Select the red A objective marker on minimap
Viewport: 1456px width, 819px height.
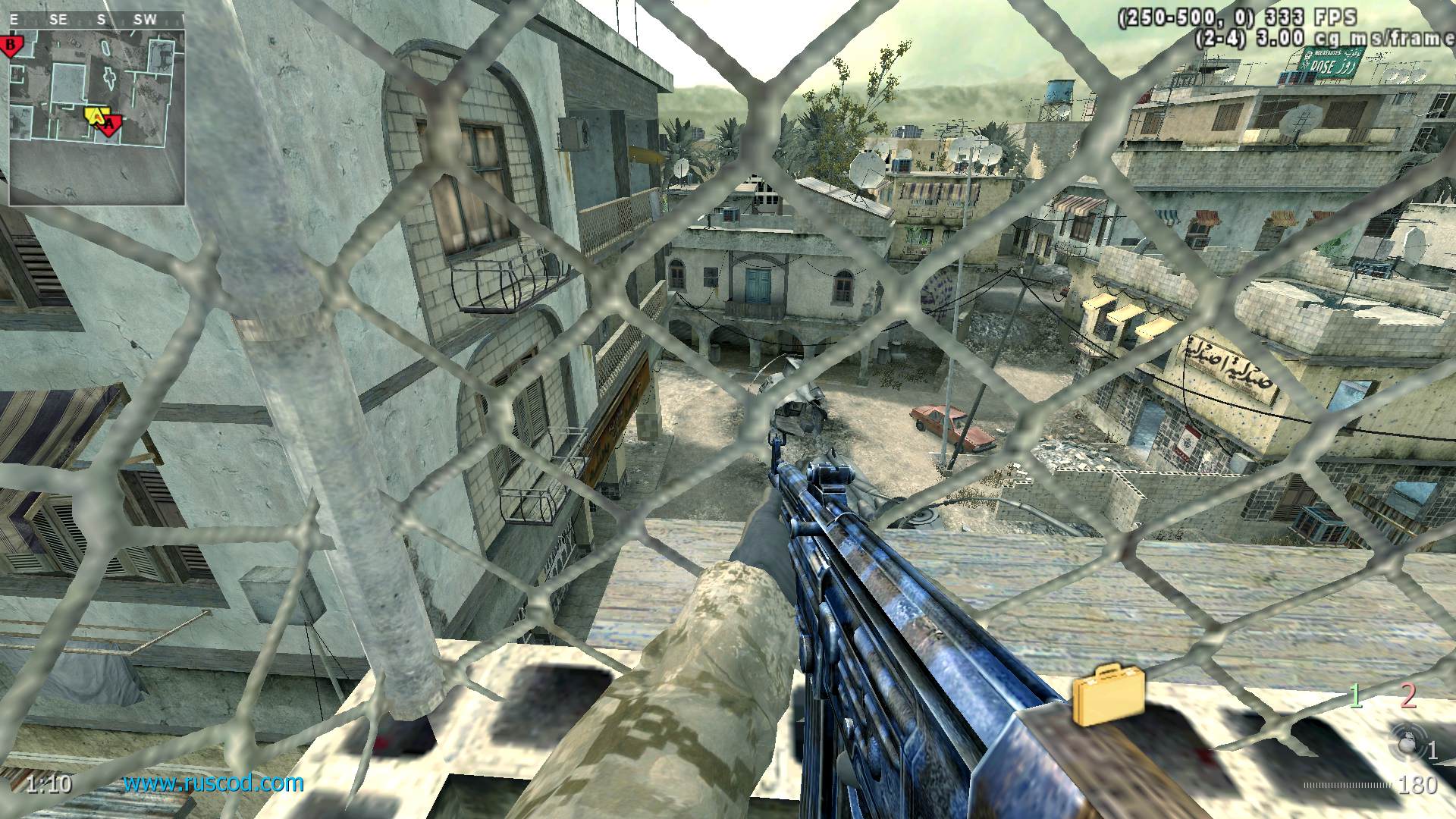pyautogui.click(x=108, y=124)
